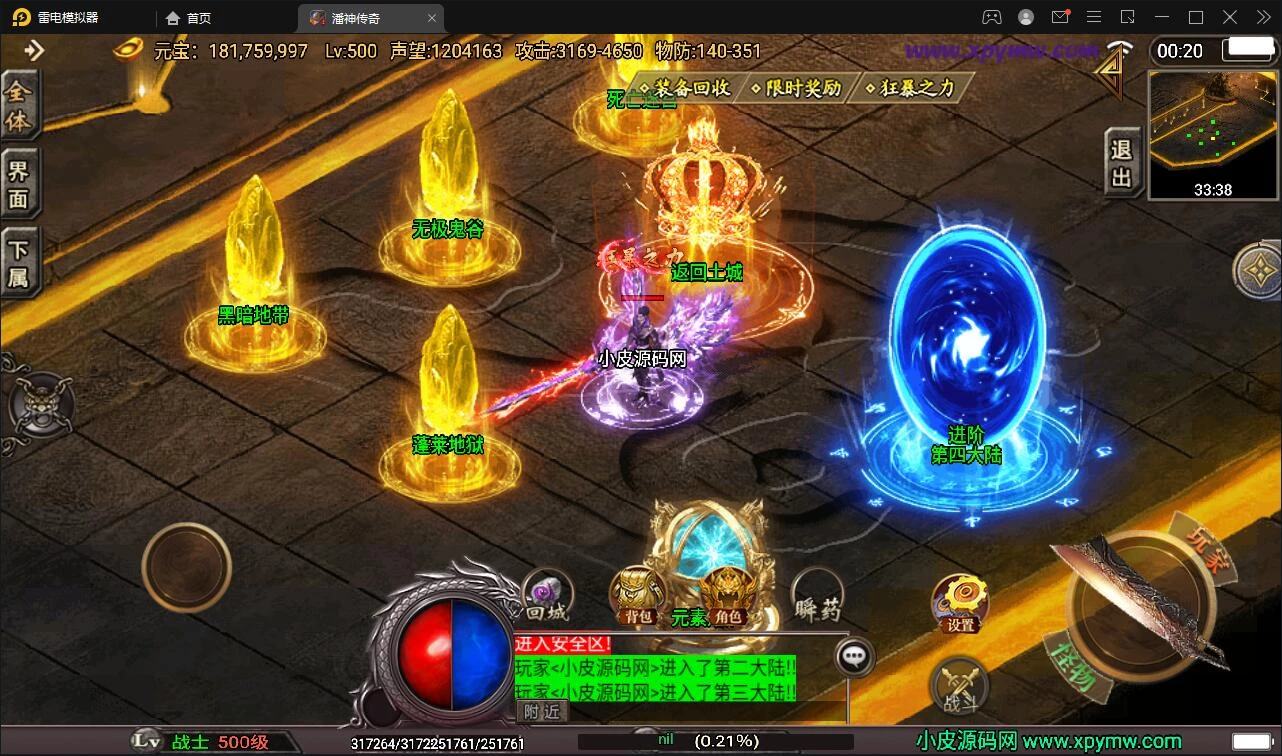Open the chat speech bubble button
This screenshot has height=756, width=1282.
(x=854, y=656)
